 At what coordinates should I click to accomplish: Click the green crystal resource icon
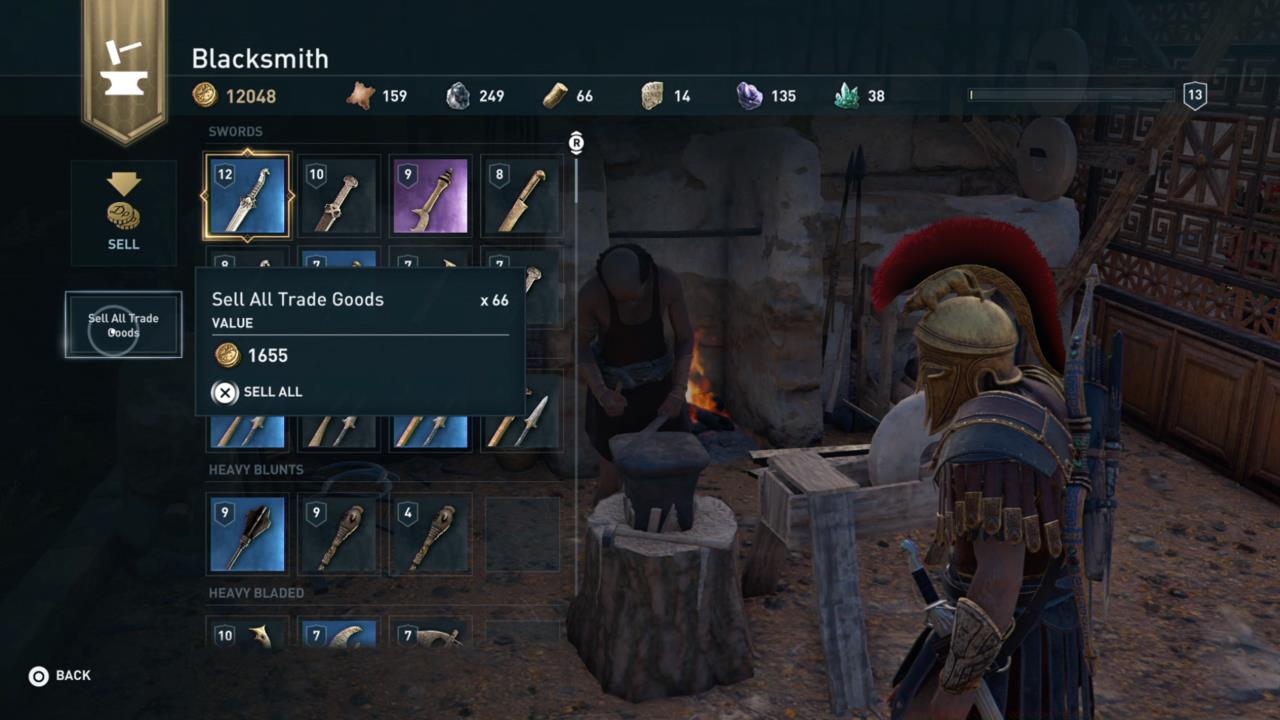point(845,95)
